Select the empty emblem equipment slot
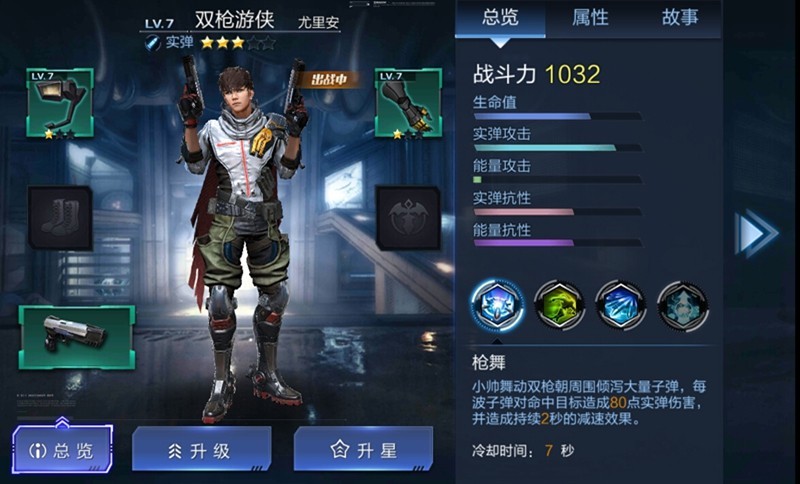The image size is (800, 484). (408, 218)
